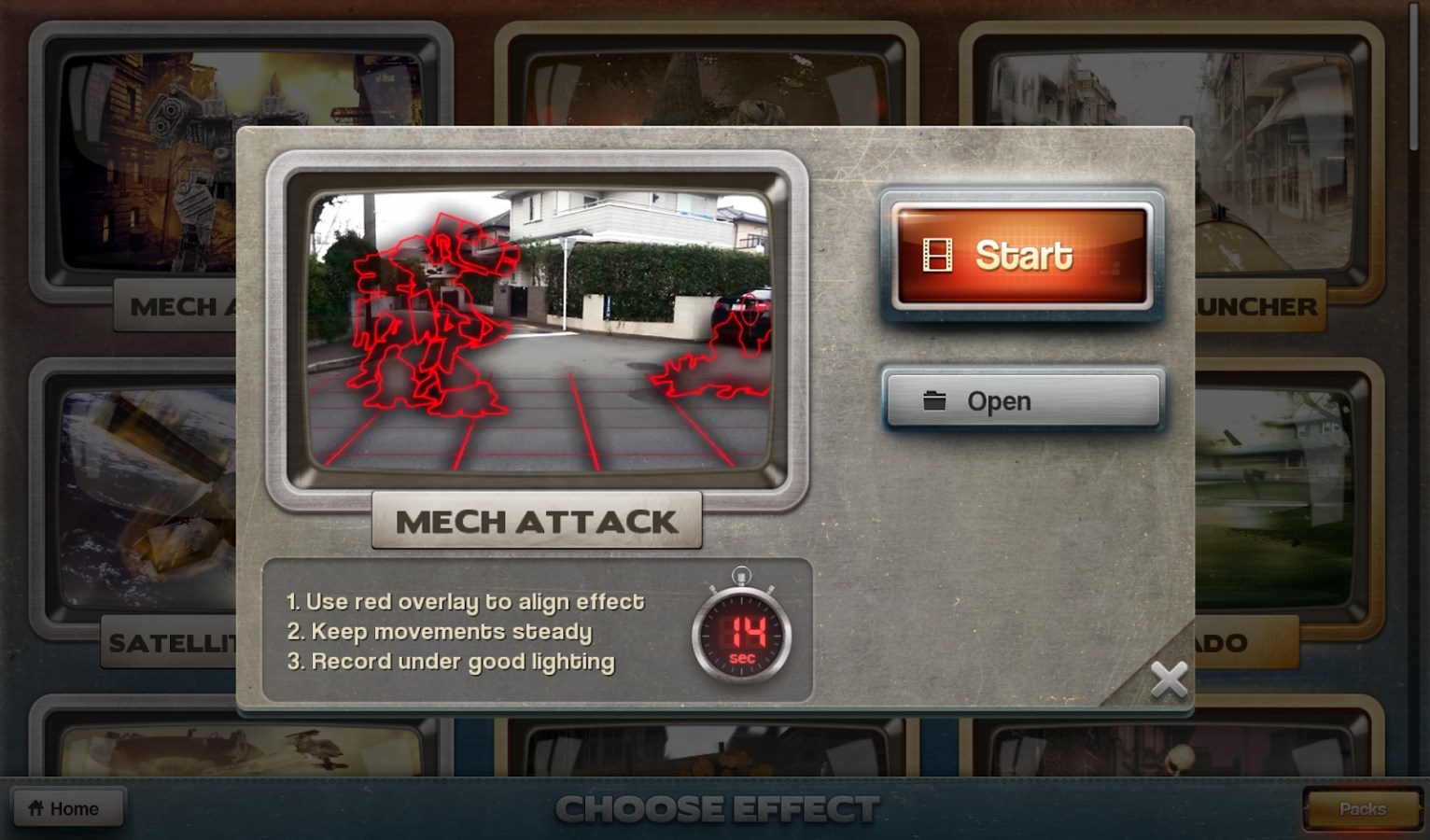The height and width of the screenshot is (840, 1430).
Task: Click the CHOOSE EFFECT title bar
Action: tap(715, 808)
